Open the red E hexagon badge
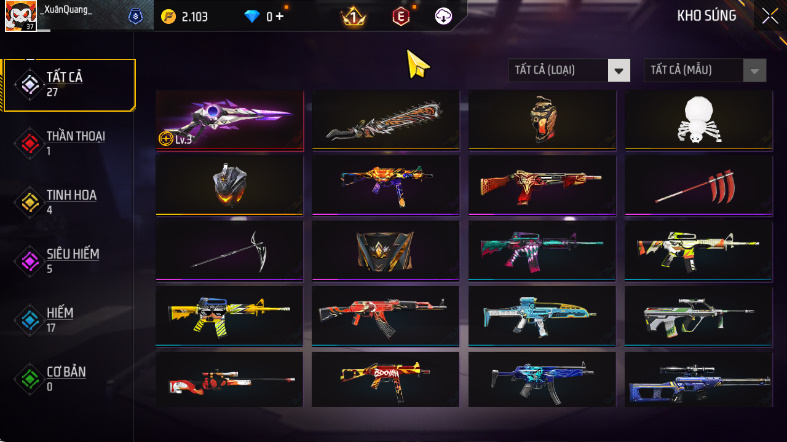Image resolution: width=787 pixels, height=442 pixels. tap(401, 16)
